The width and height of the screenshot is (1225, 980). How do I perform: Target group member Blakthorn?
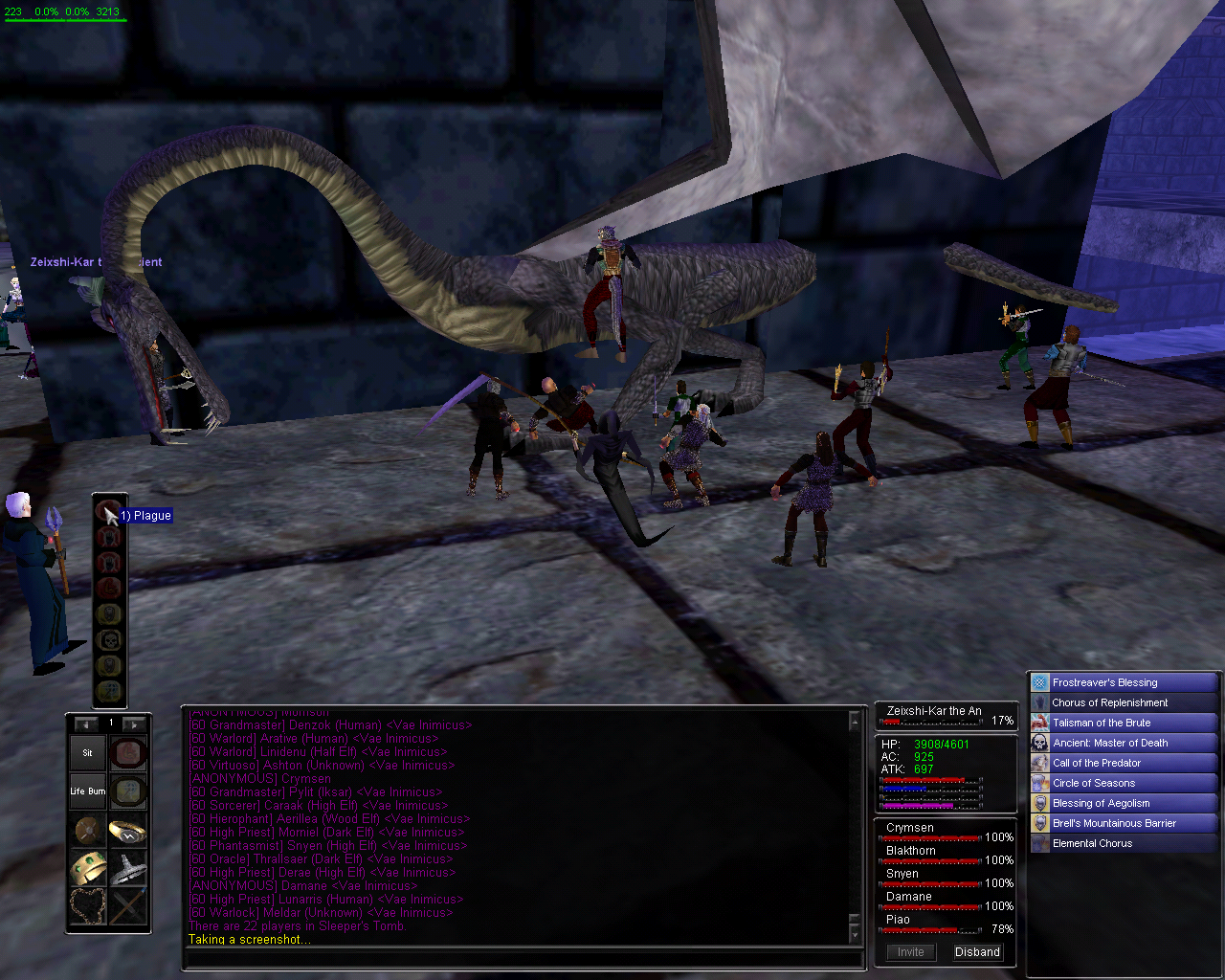click(911, 851)
